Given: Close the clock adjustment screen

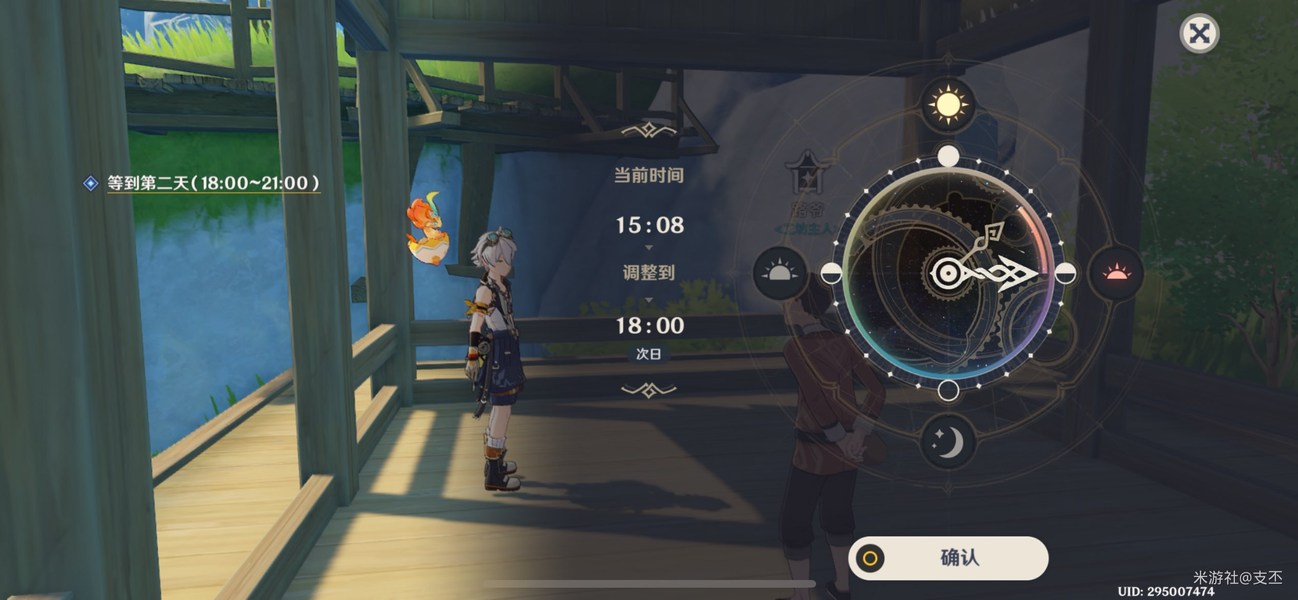Looking at the screenshot, I should [1199, 34].
